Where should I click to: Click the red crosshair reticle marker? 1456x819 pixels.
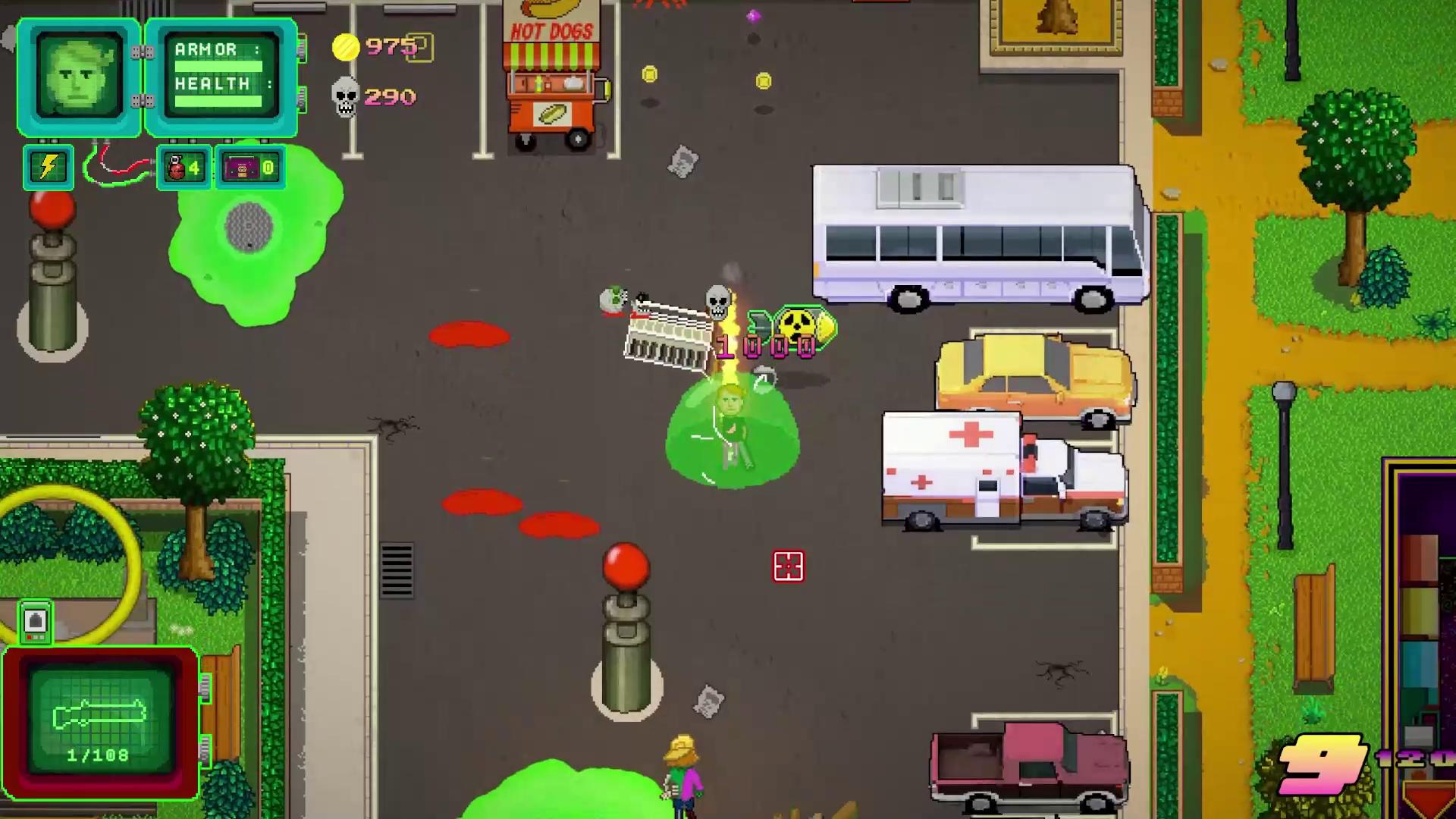(787, 566)
